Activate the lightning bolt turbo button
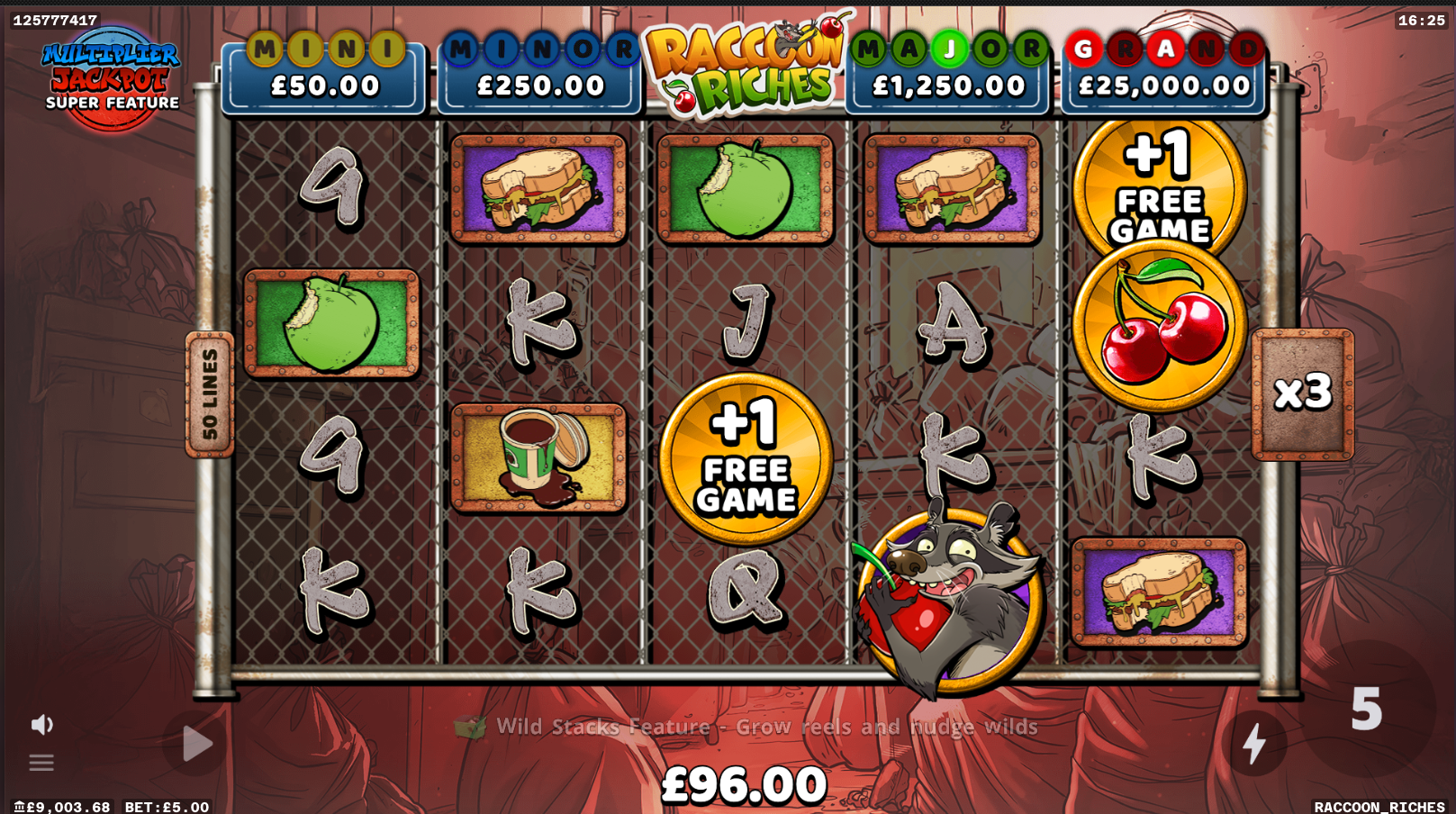This screenshot has width=1456, height=814. [x=1253, y=744]
